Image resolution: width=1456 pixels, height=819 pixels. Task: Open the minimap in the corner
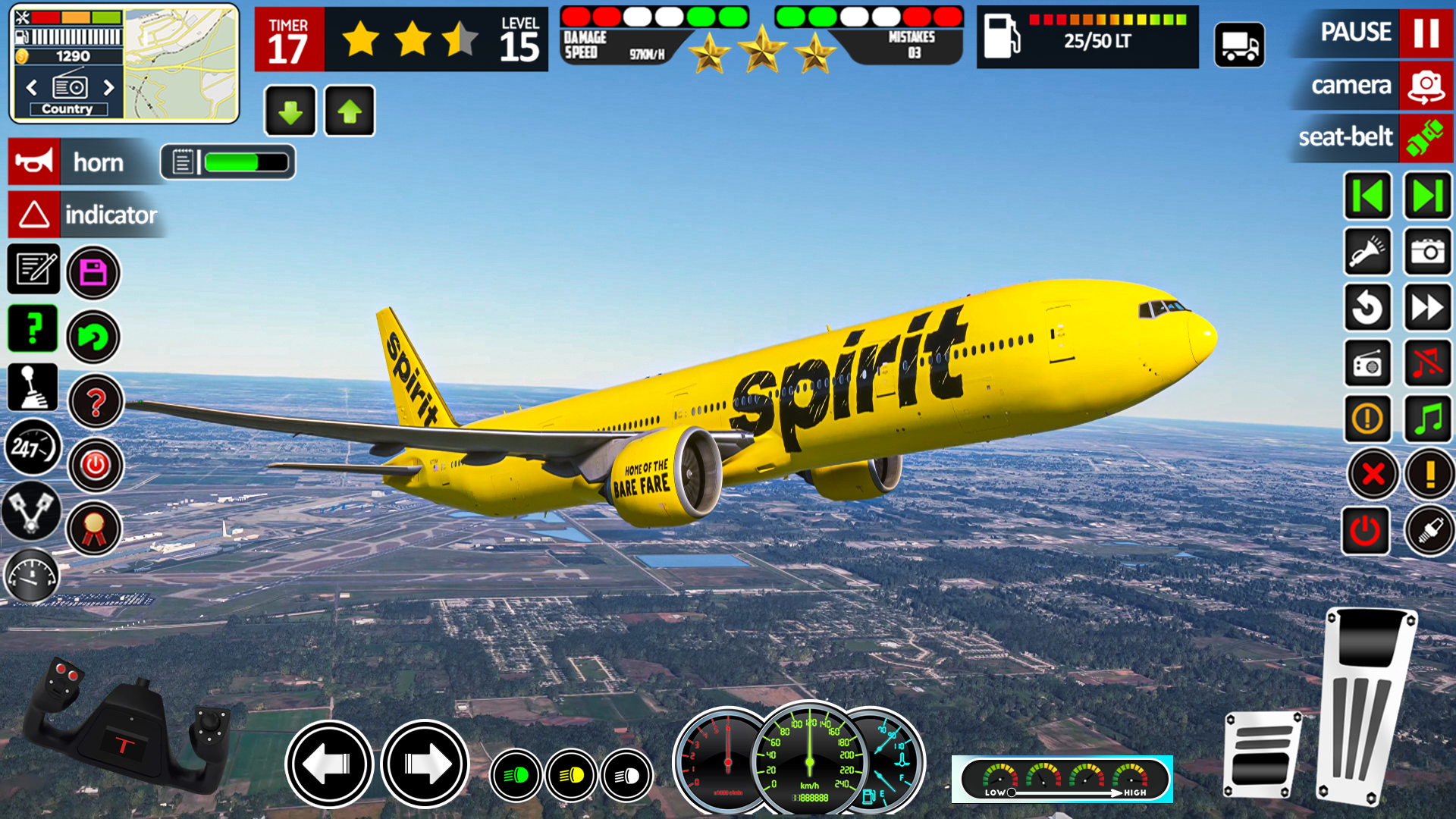pyautogui.click(x=181, y=64)
